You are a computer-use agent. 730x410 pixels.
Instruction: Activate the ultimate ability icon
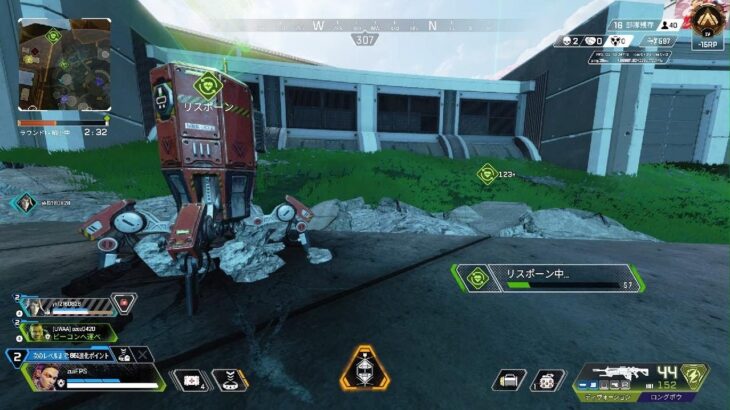click(363, 370)
